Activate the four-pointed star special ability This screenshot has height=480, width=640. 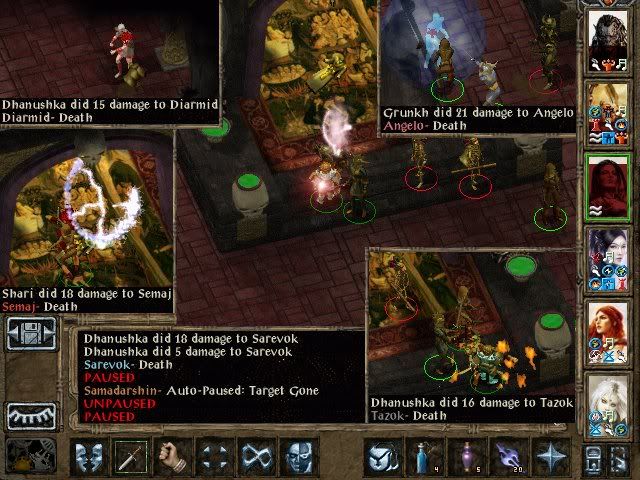[x=548, y=457]
